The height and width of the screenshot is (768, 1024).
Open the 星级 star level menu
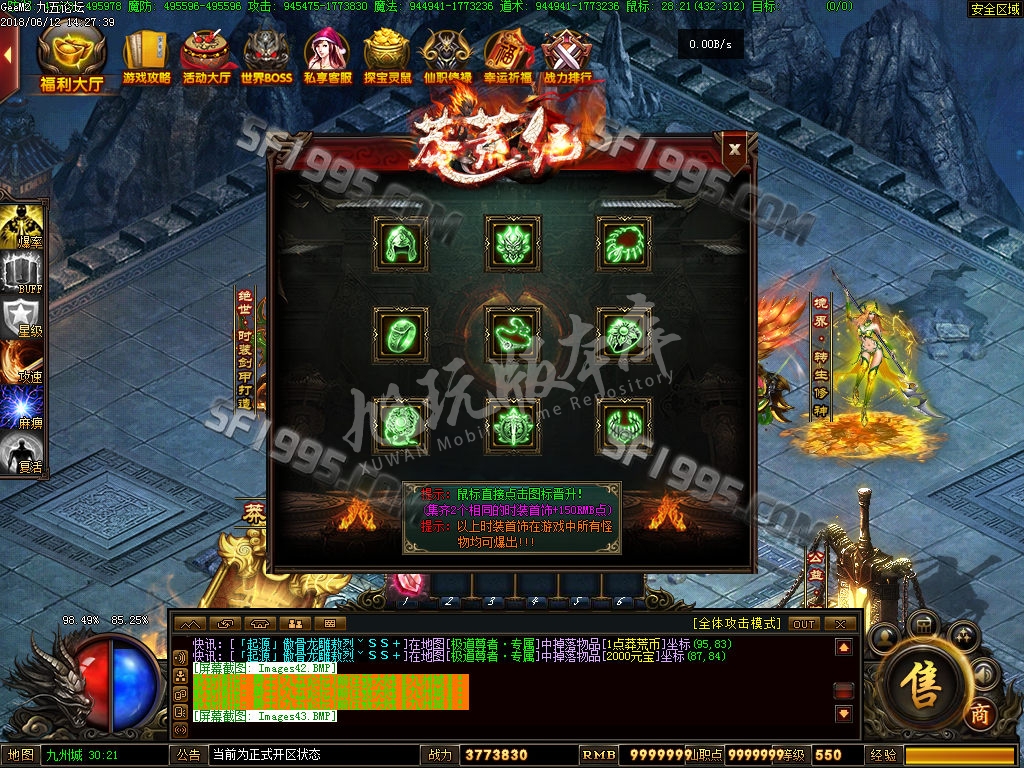point(25,318)
